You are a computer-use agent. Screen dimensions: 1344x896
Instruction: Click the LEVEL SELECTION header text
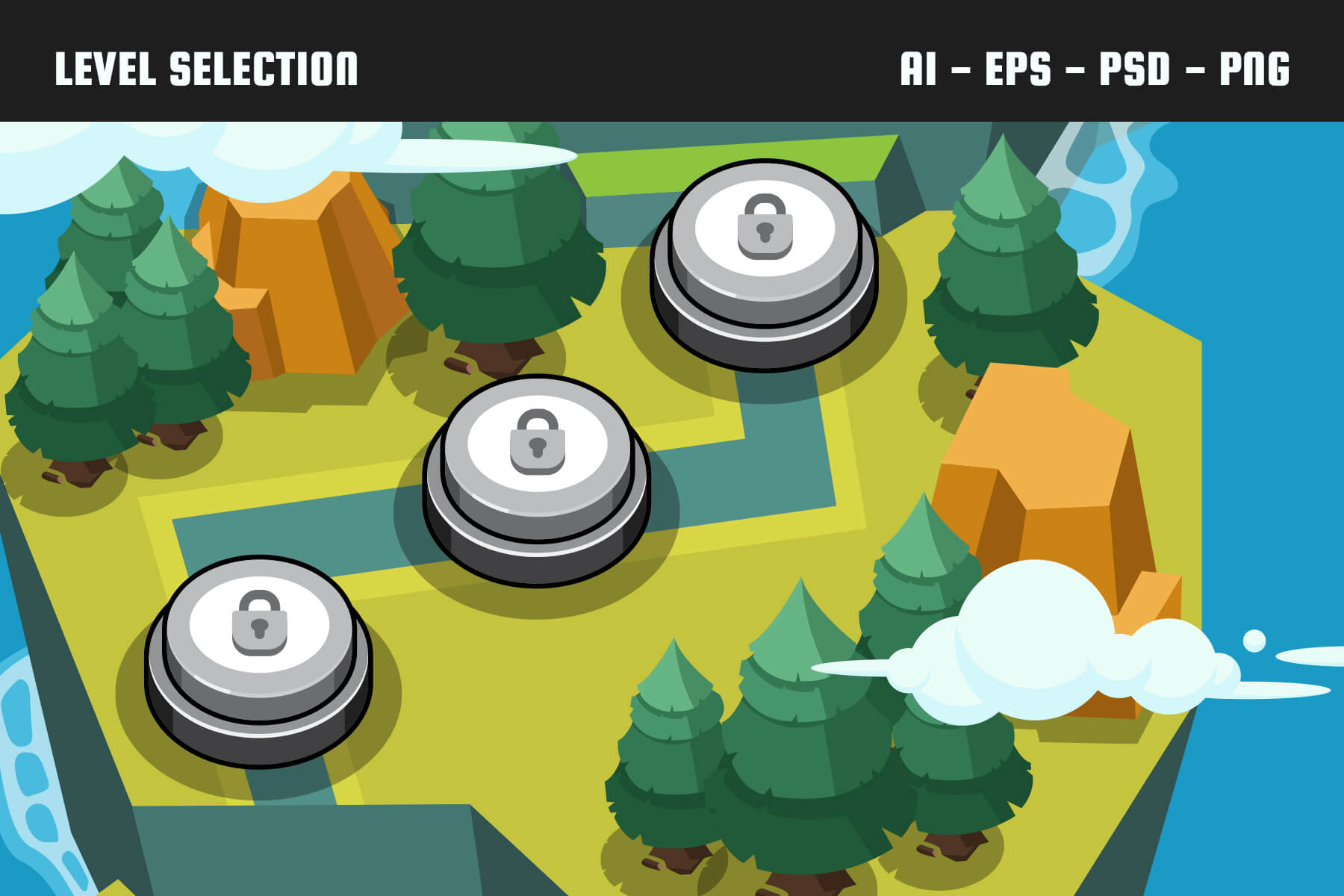(x=205, y=67)
